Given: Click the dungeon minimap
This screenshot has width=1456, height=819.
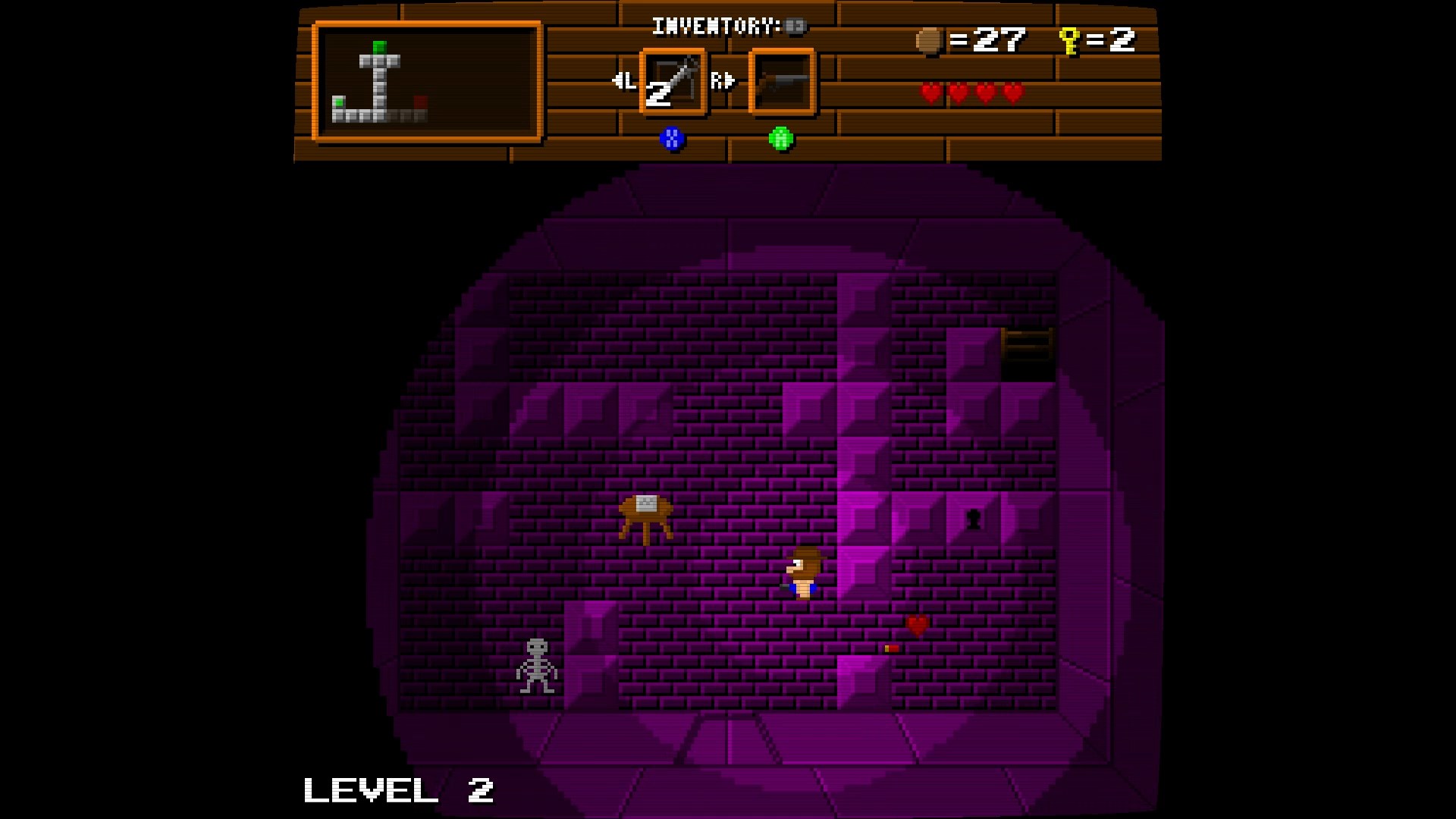Looking at the screenshot, I should pos(427,82).
